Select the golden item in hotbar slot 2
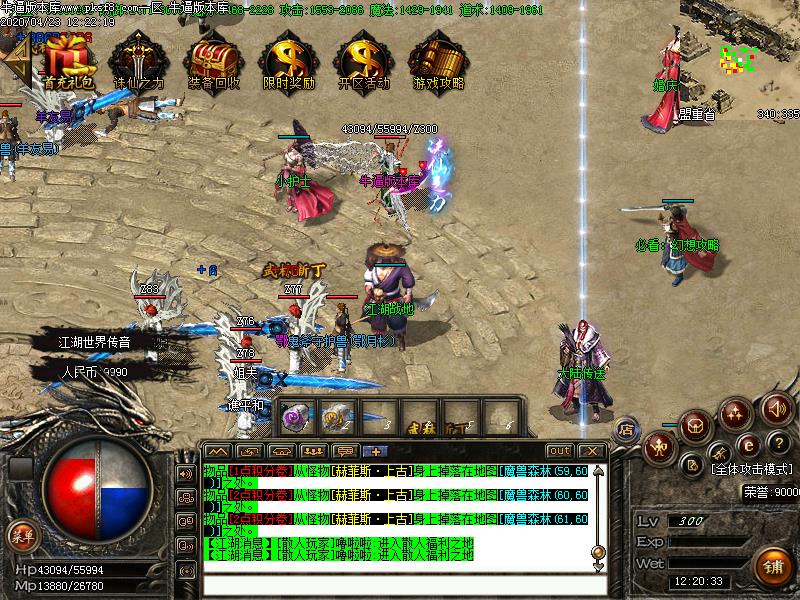Viewport: 800px width, 600px height. coord(335,416)
